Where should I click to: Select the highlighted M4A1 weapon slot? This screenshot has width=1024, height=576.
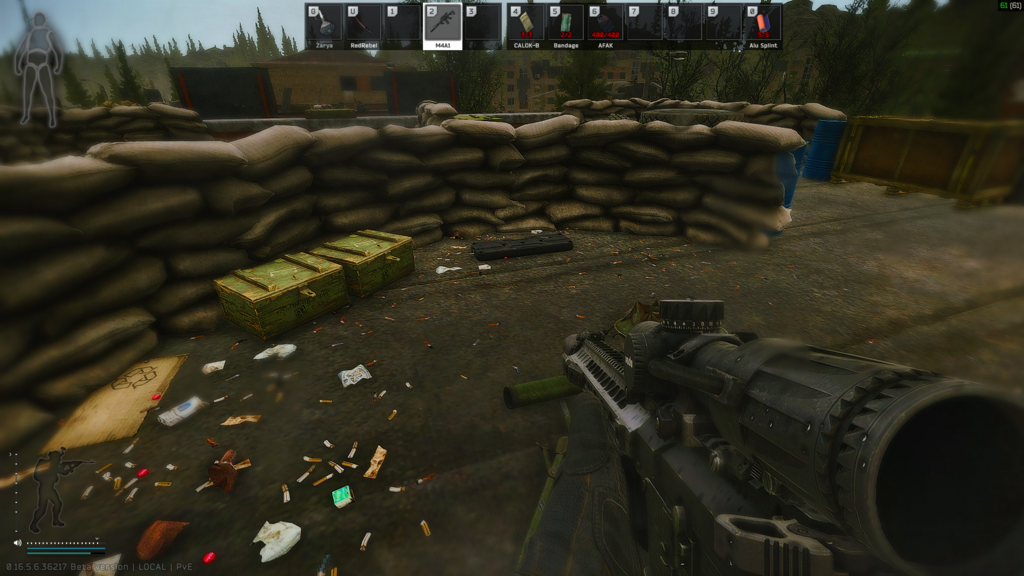(442, 25)
